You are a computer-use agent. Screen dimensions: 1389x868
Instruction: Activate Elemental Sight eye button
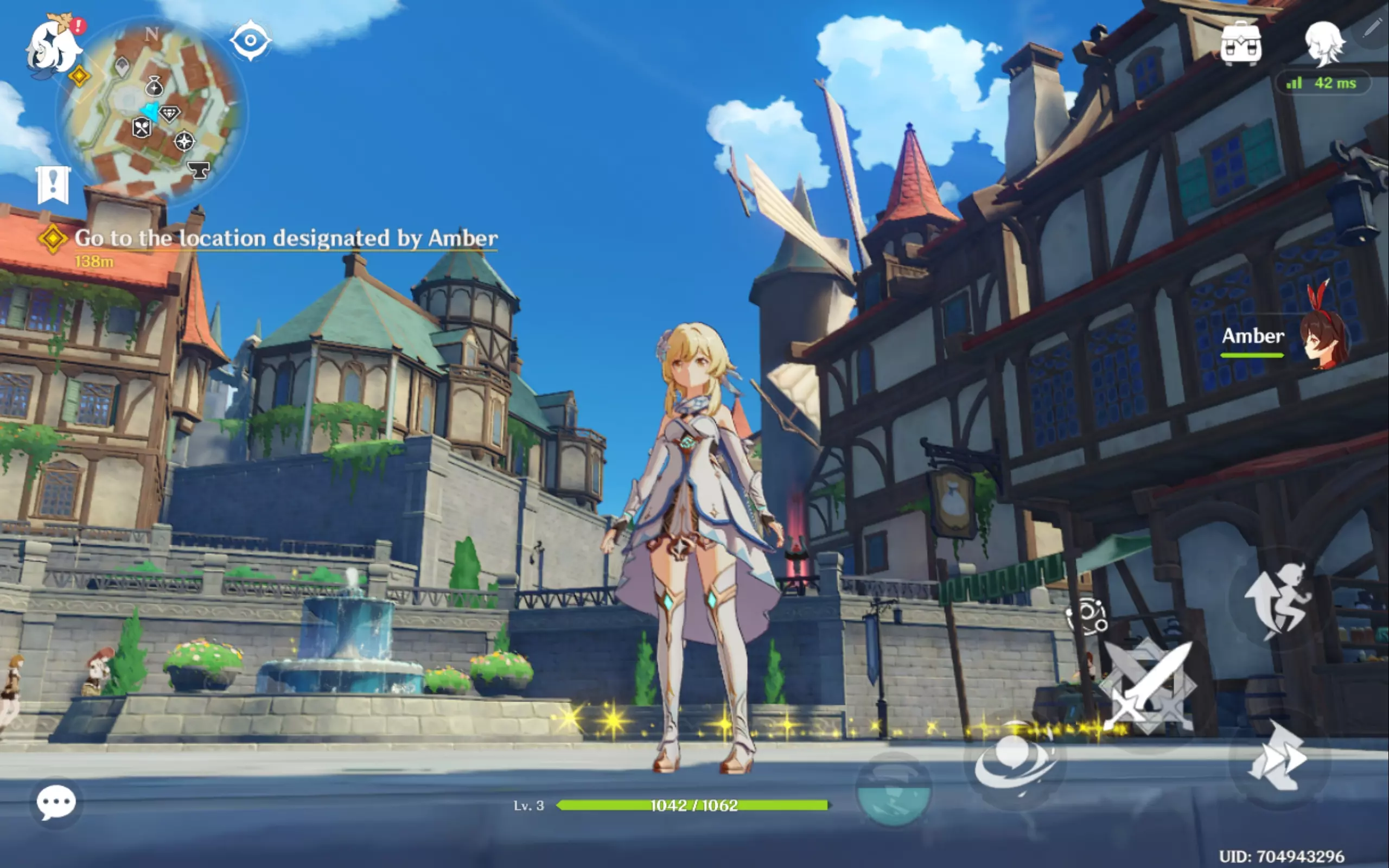point(250,40)
